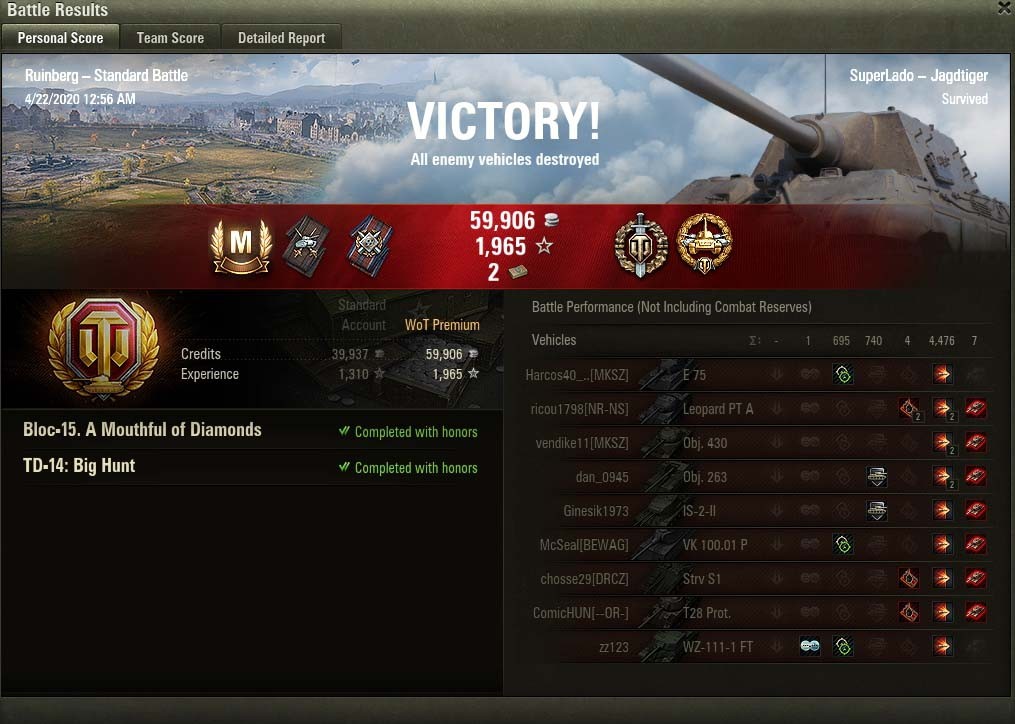Close the Battle Results window
This screenshot has width=1015, height=724.
click(x=1004, y=9)
